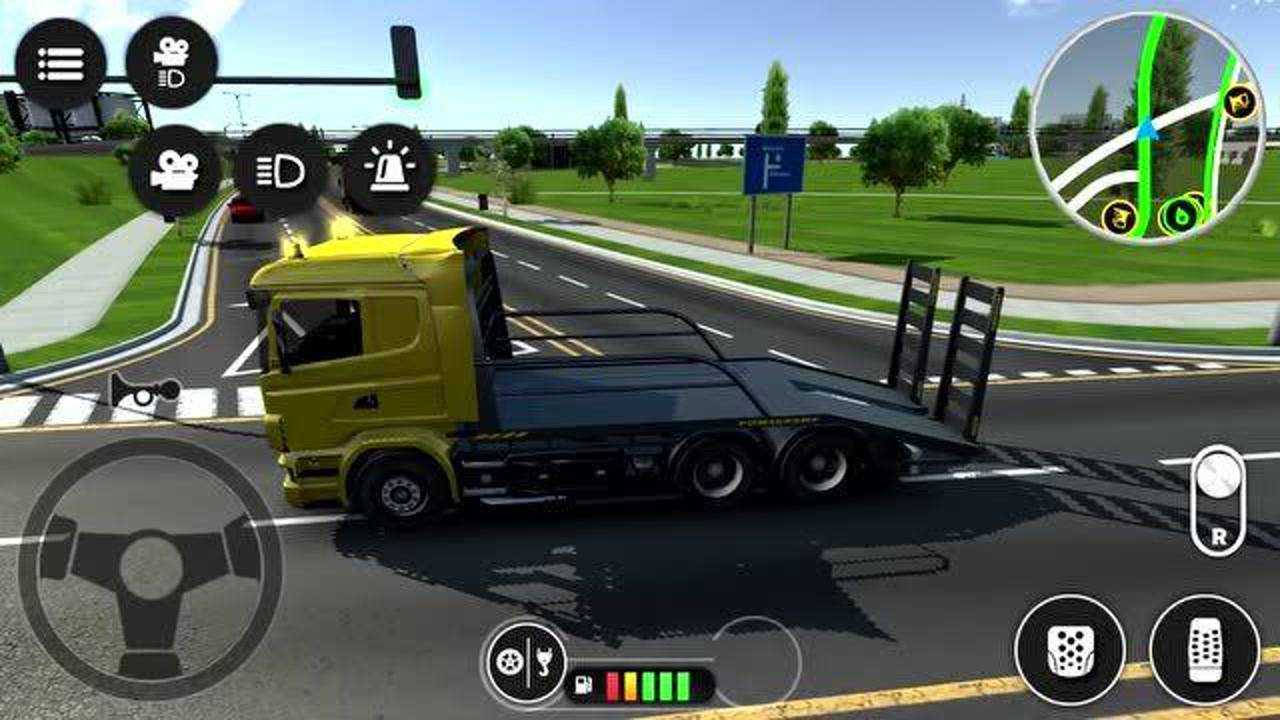This screenshot has height=720, width=1280.
Task: Activate the emergency beacon light
Action: point(389,169)
